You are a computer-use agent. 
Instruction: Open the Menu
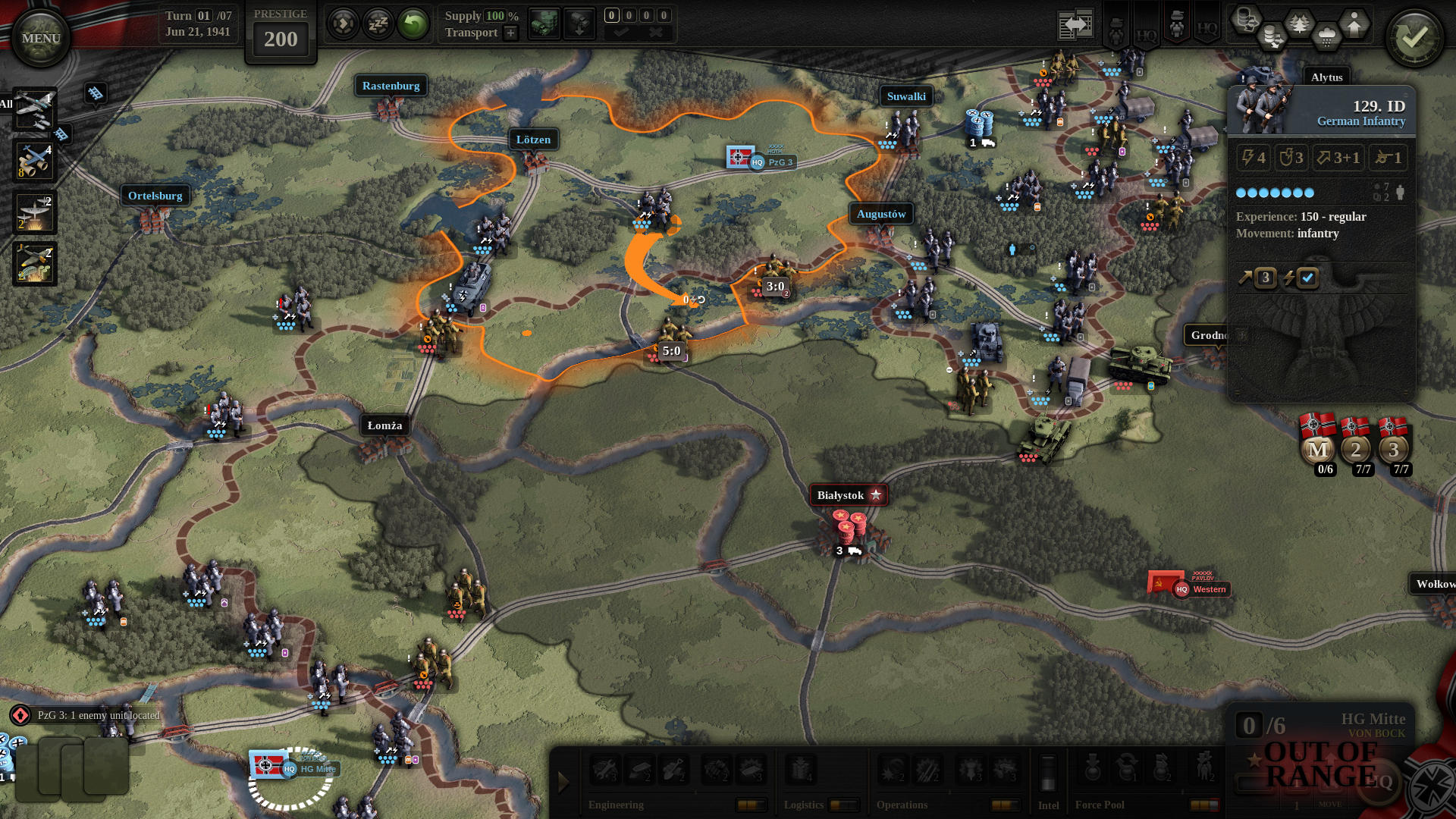pyautogui.click(x=39, y=35)
